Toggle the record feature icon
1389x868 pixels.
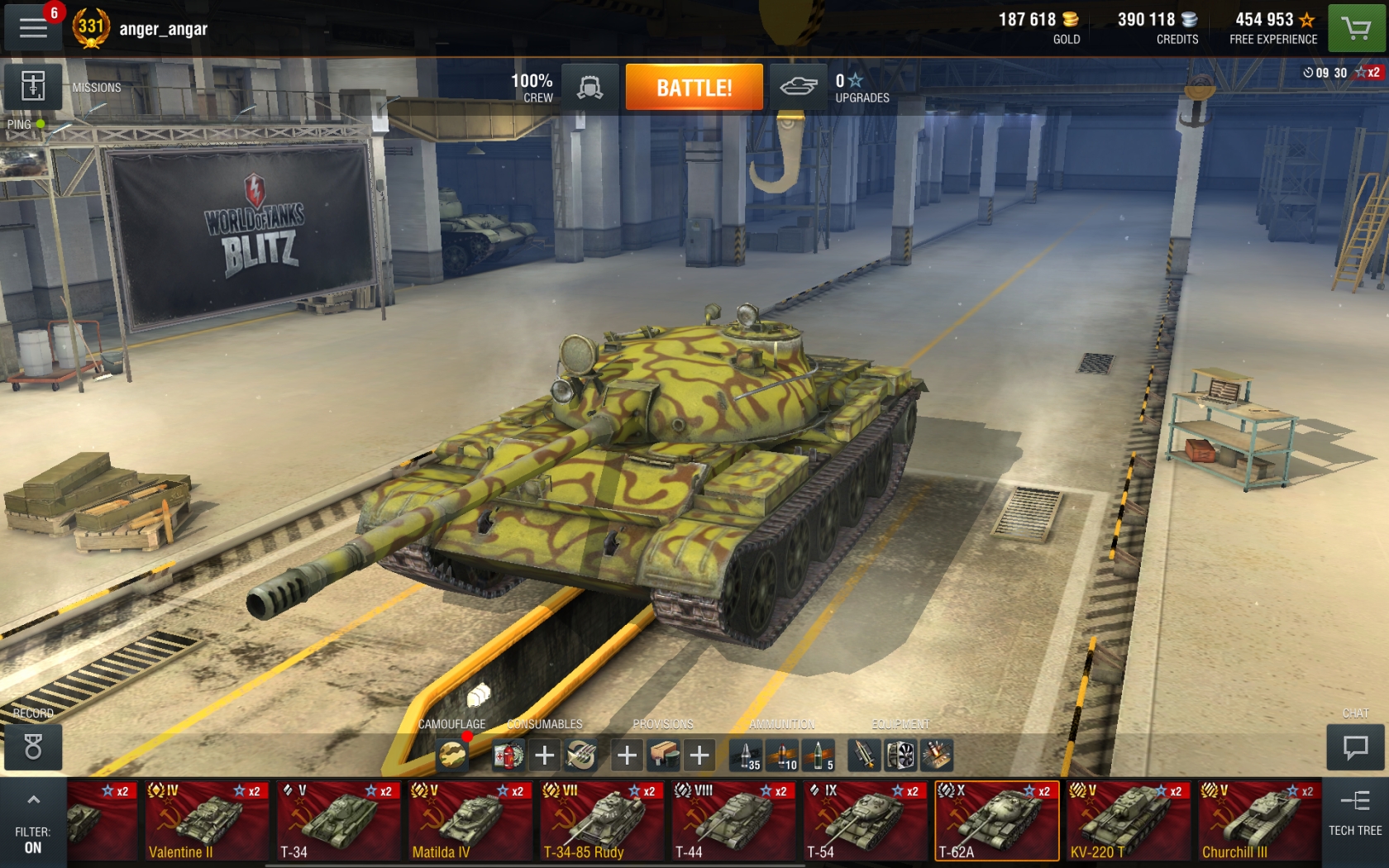[x=31, y=748]
